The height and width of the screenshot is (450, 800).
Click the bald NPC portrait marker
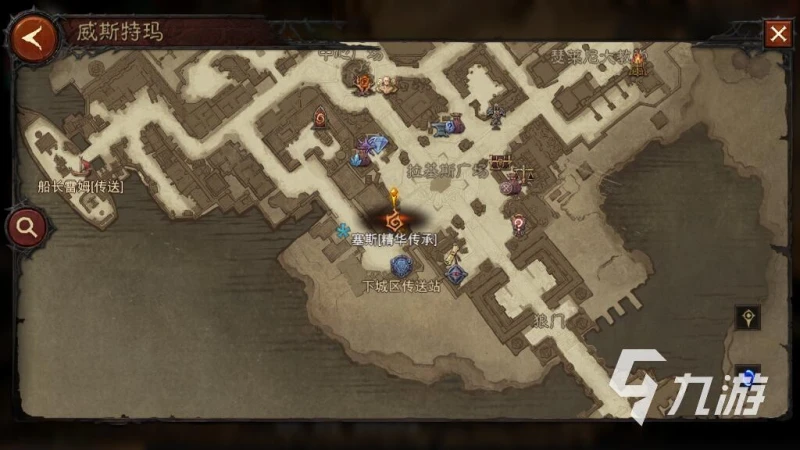(386, 84)
